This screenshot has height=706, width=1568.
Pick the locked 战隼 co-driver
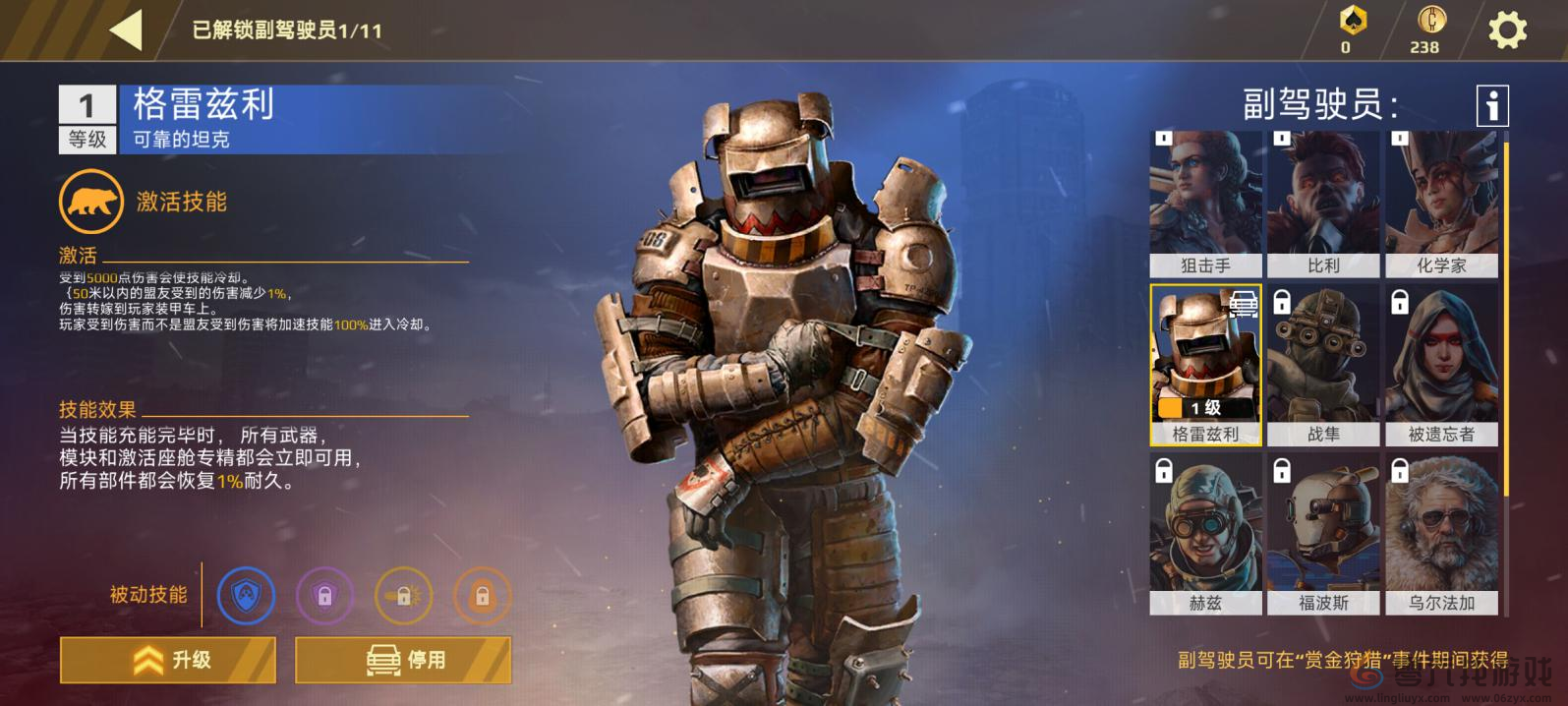[x=1323, y=365]
